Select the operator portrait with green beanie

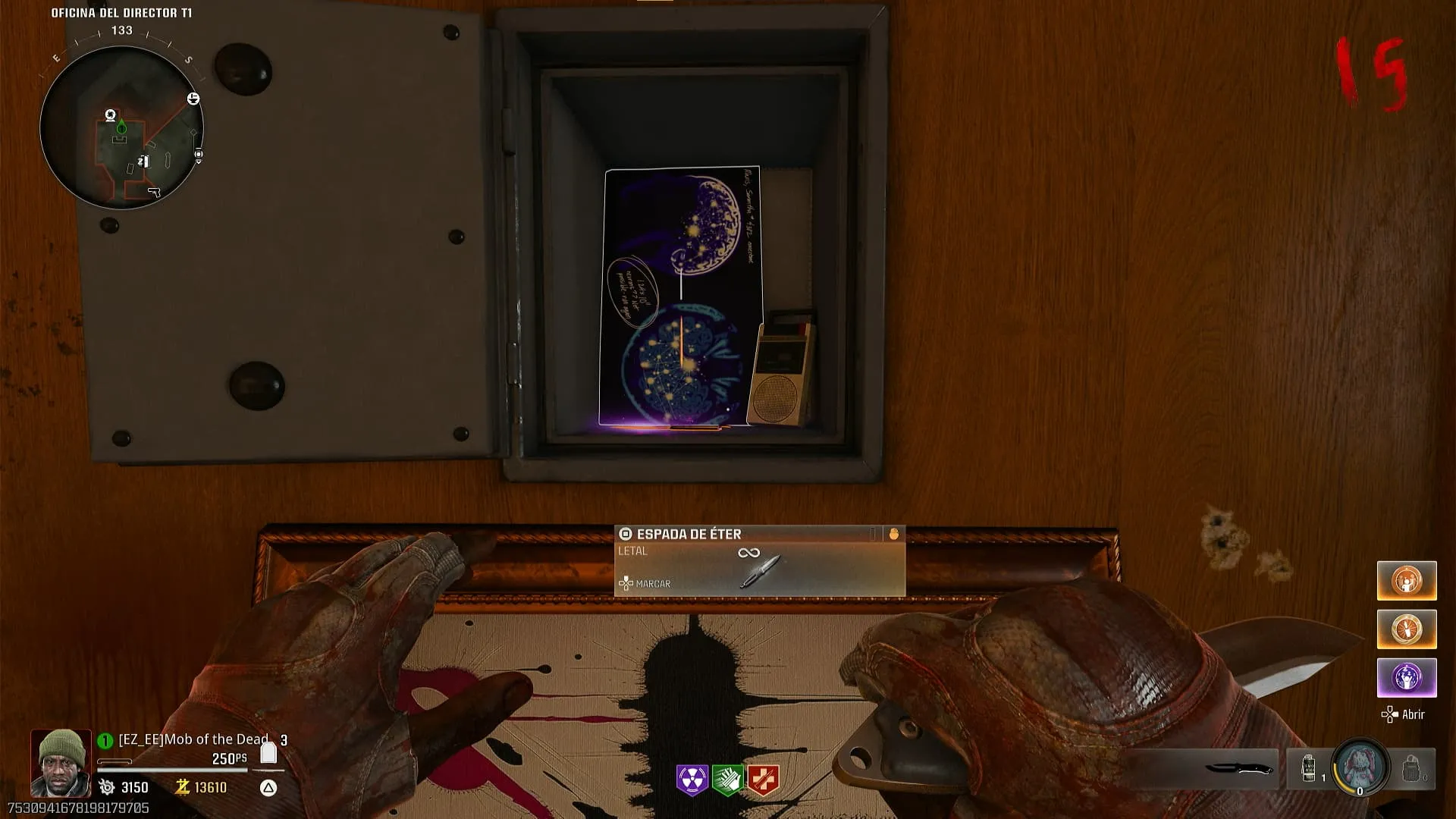(x=60, y=762)
